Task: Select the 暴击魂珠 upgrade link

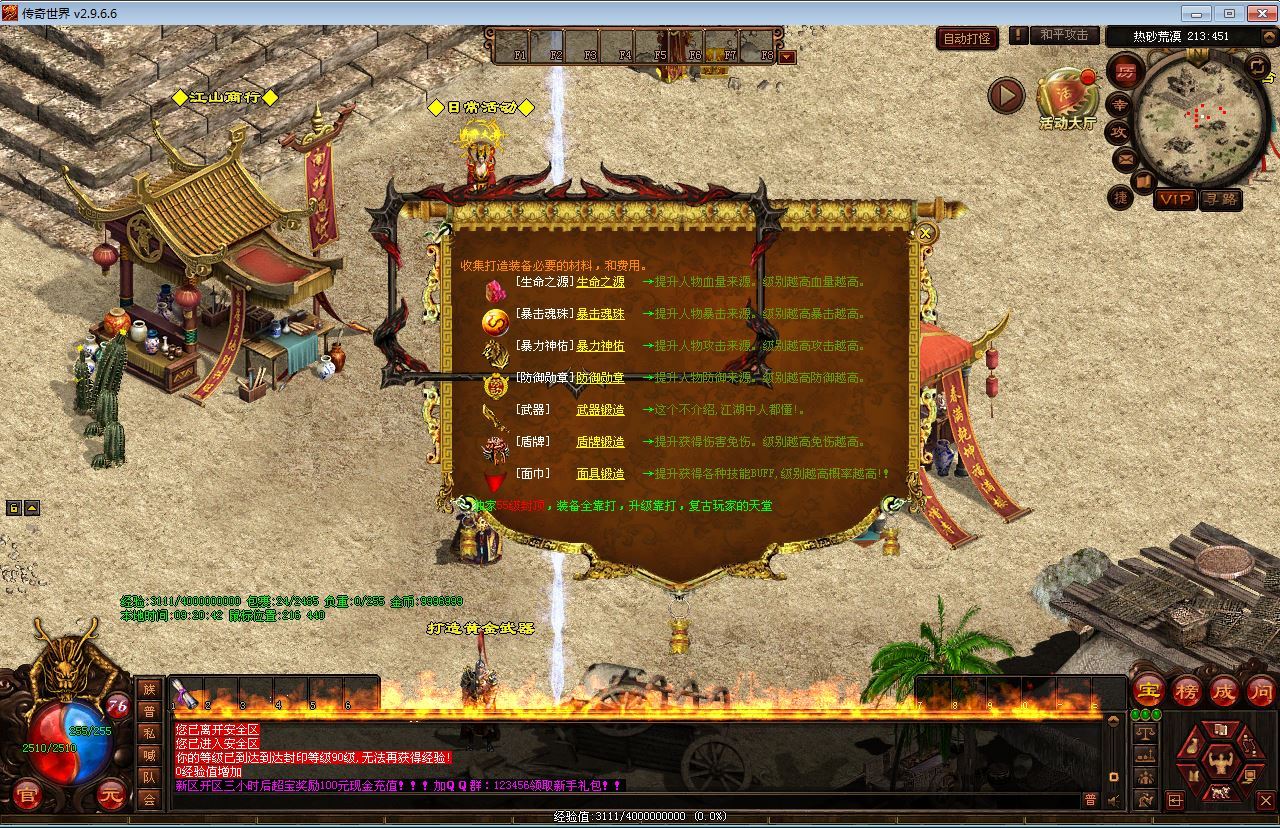Action: (x=600, y=314)
